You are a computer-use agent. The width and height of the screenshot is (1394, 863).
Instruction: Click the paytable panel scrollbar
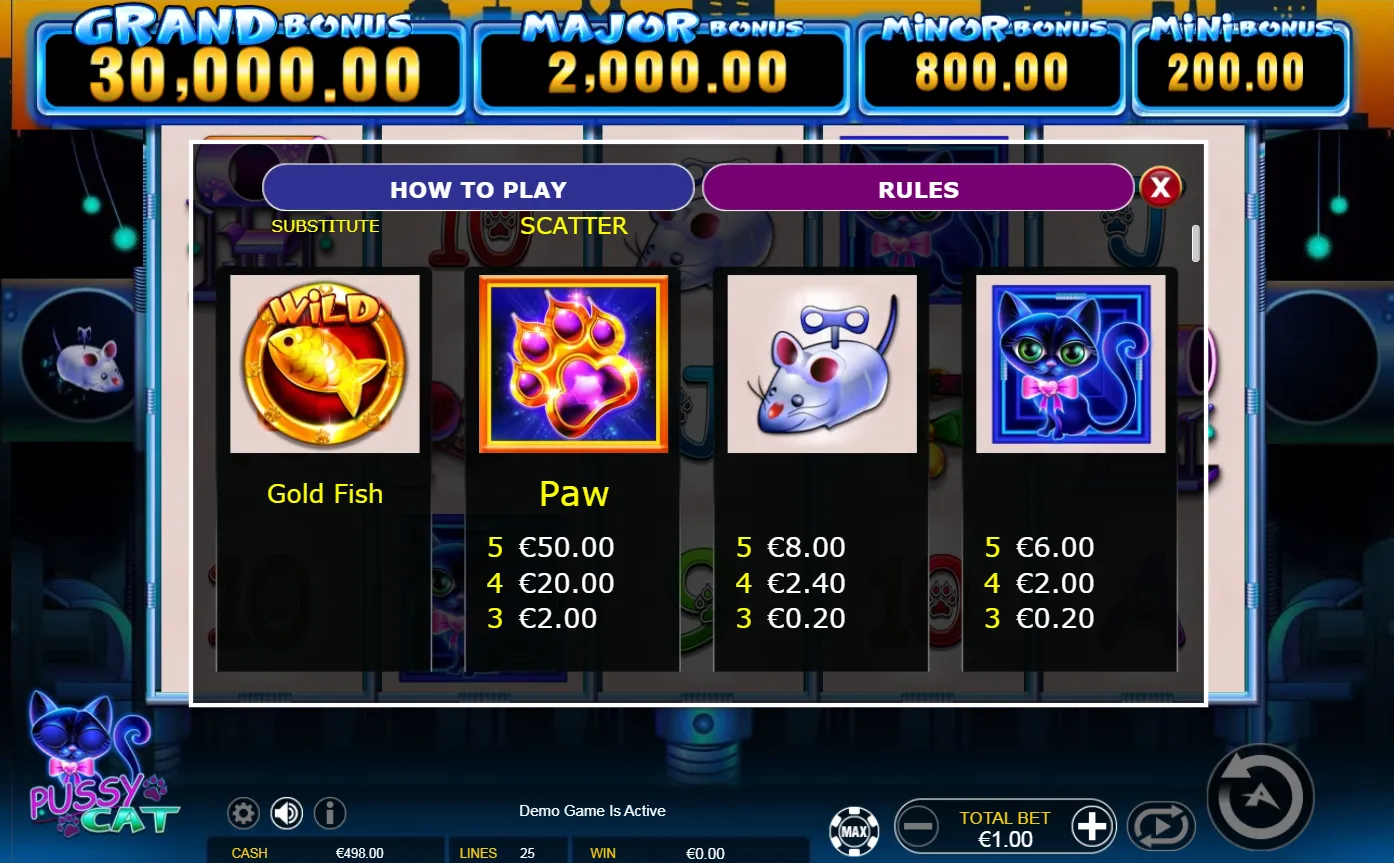[x=1196, y=243]
